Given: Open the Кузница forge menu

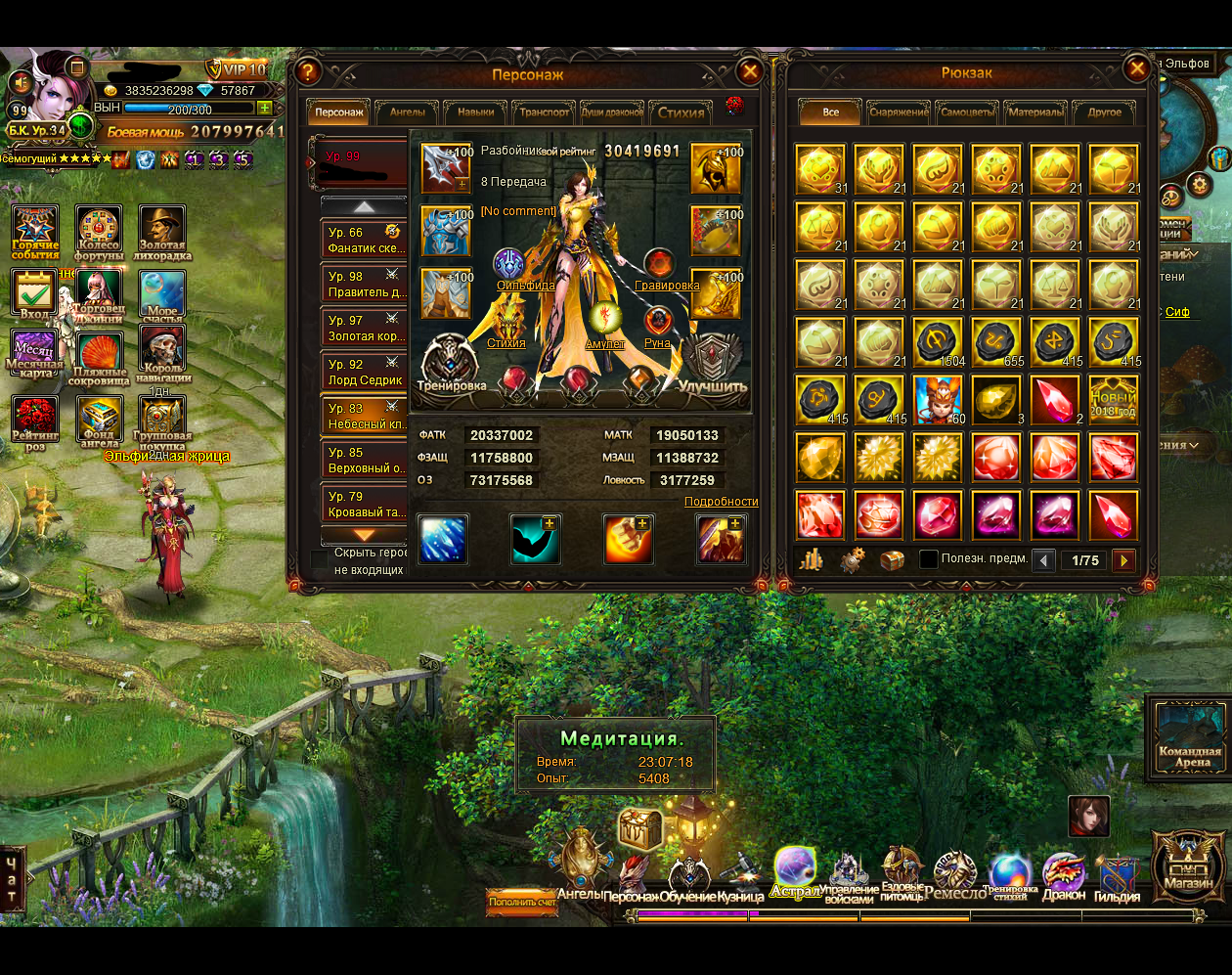Looking at the screenshot, I should click(740, 876).
